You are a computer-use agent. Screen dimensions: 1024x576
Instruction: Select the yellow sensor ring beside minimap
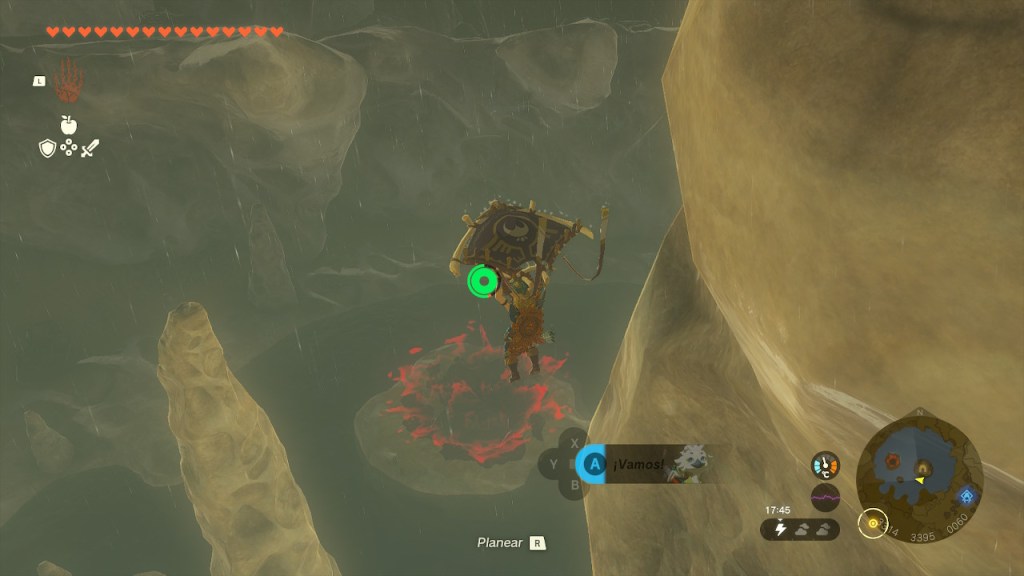point(873,523)
